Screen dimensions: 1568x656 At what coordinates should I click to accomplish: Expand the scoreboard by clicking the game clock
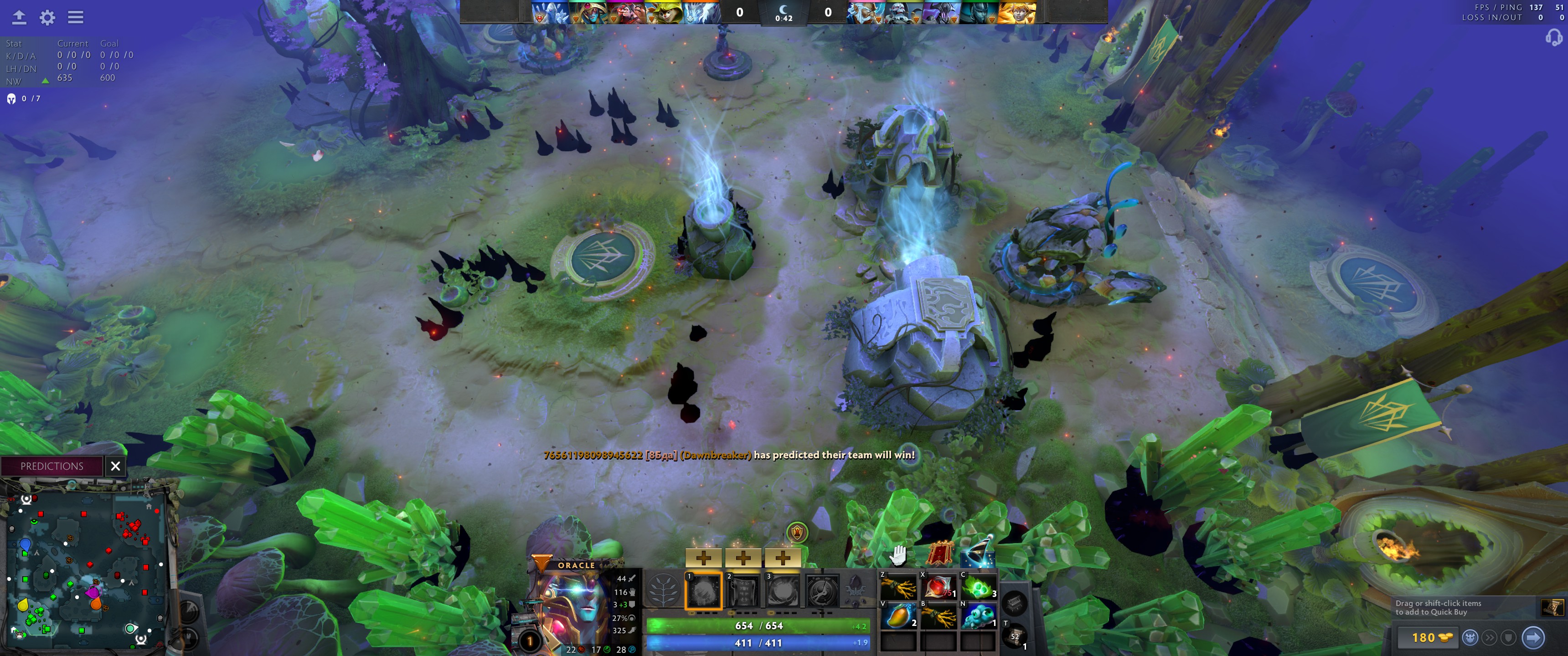784,15
